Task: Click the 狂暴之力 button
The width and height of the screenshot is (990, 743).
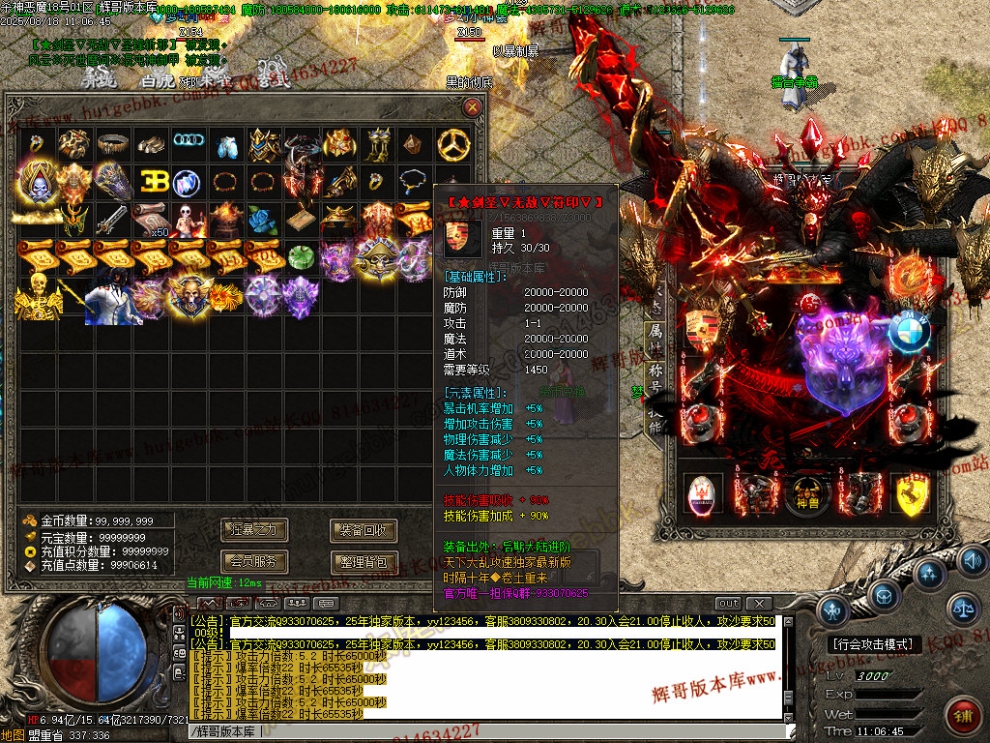Action: click(x=254, y=530)
